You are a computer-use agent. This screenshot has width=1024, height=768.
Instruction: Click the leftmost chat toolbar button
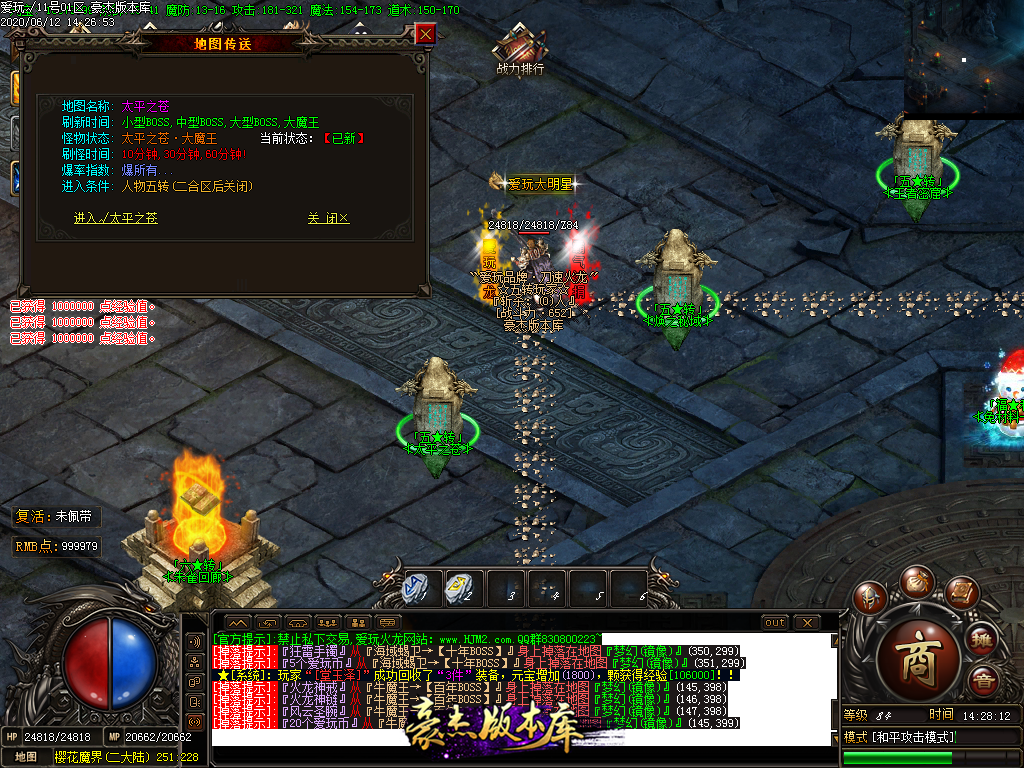coord(238,622)
